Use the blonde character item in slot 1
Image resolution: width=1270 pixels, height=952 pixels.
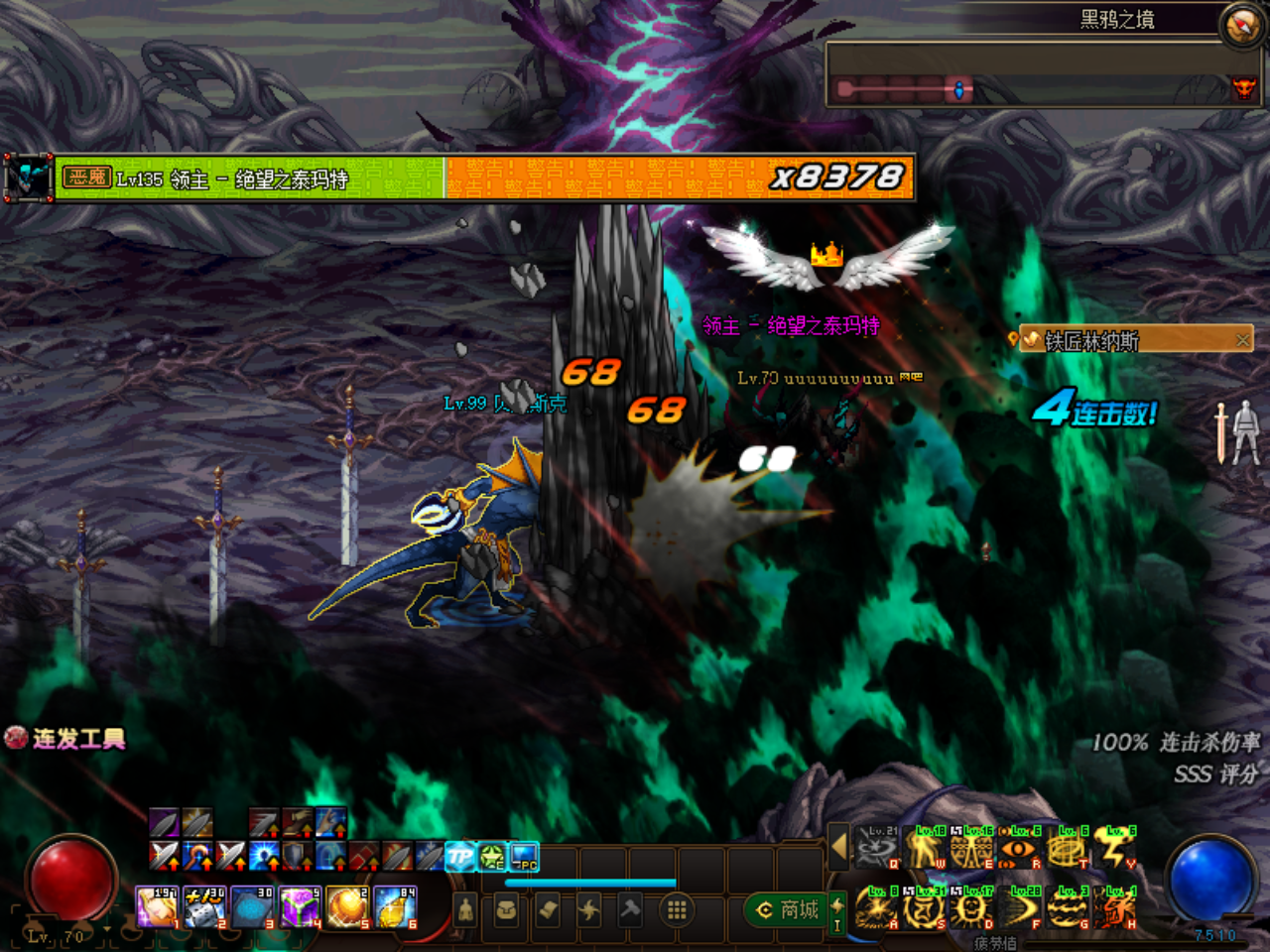click(157, 908)
